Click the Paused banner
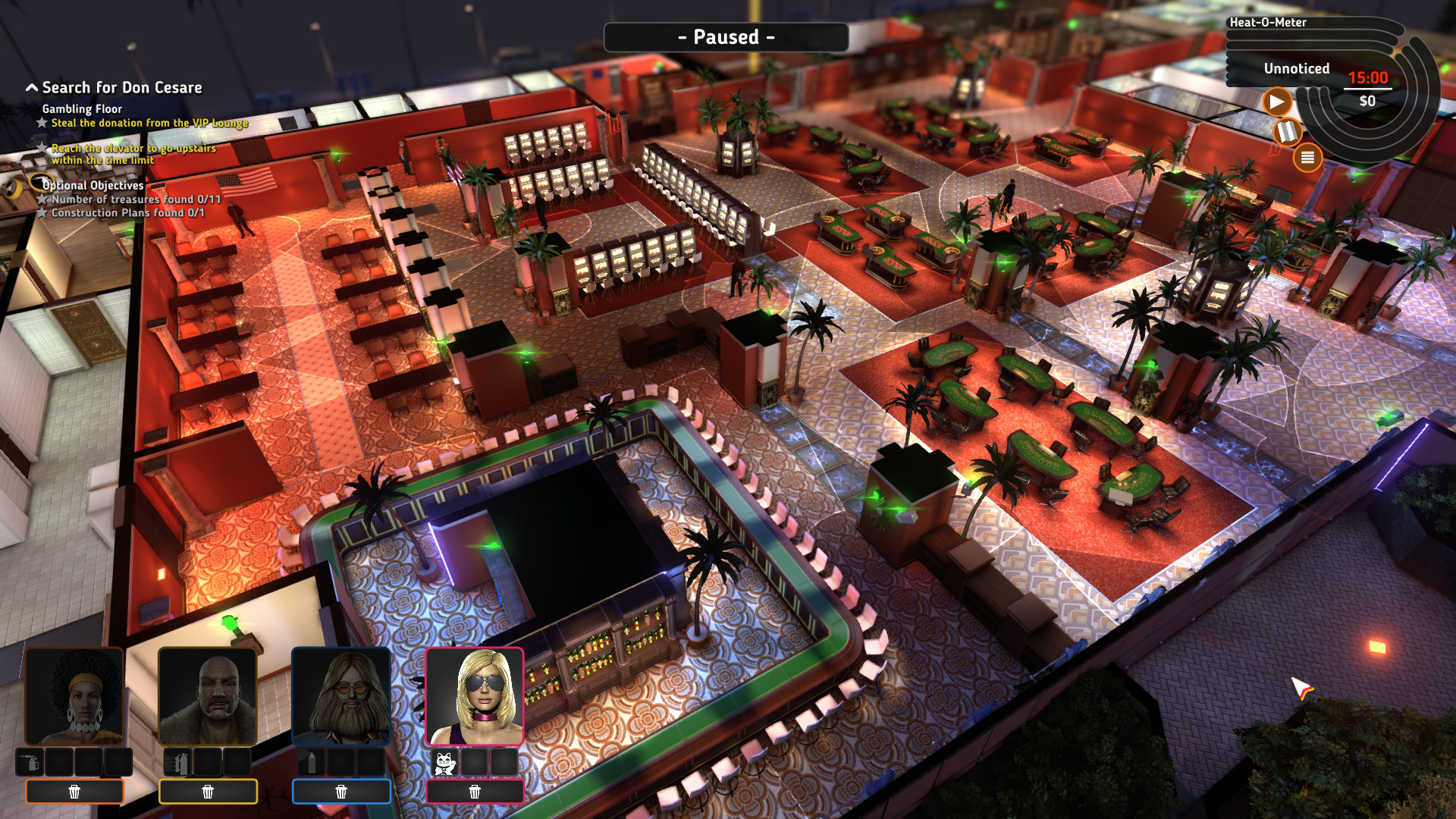 click(726, 36)
